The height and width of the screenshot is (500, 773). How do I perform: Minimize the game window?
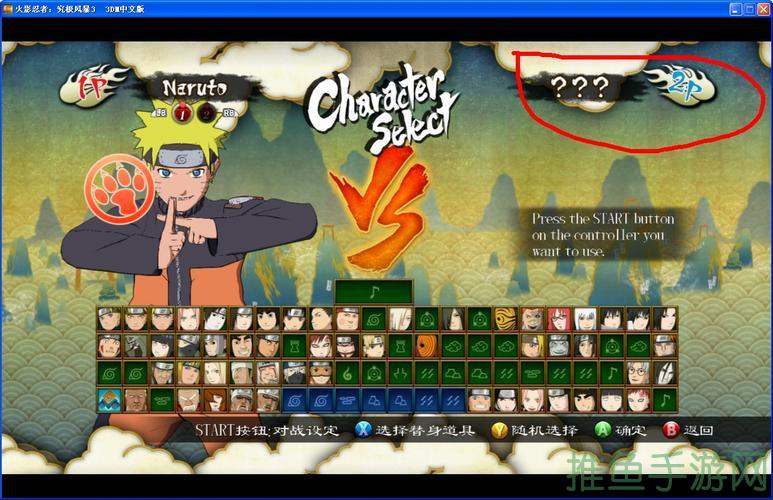click(x=734, y=8)
